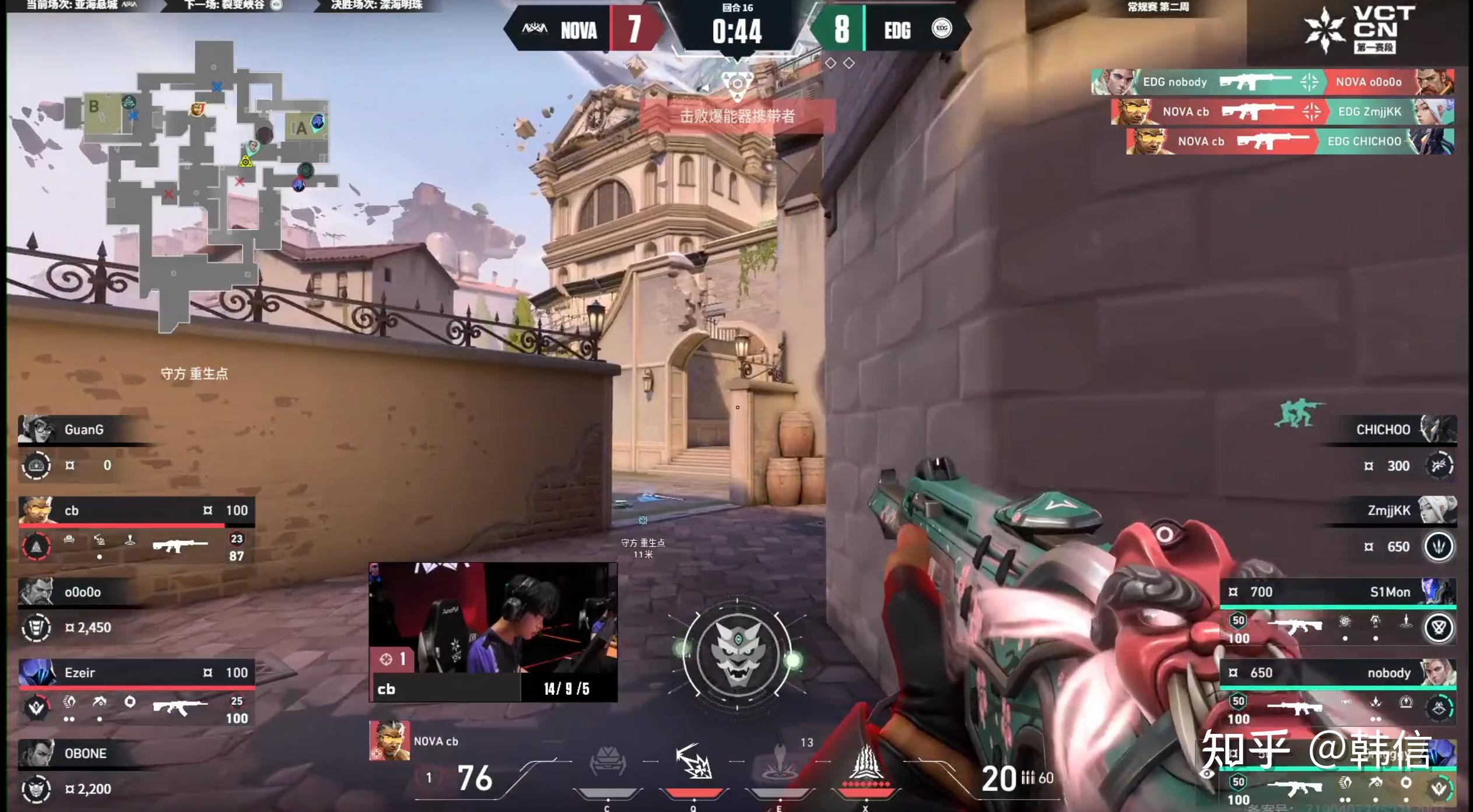Activate the Fakeout ability on C

[607, 762]
